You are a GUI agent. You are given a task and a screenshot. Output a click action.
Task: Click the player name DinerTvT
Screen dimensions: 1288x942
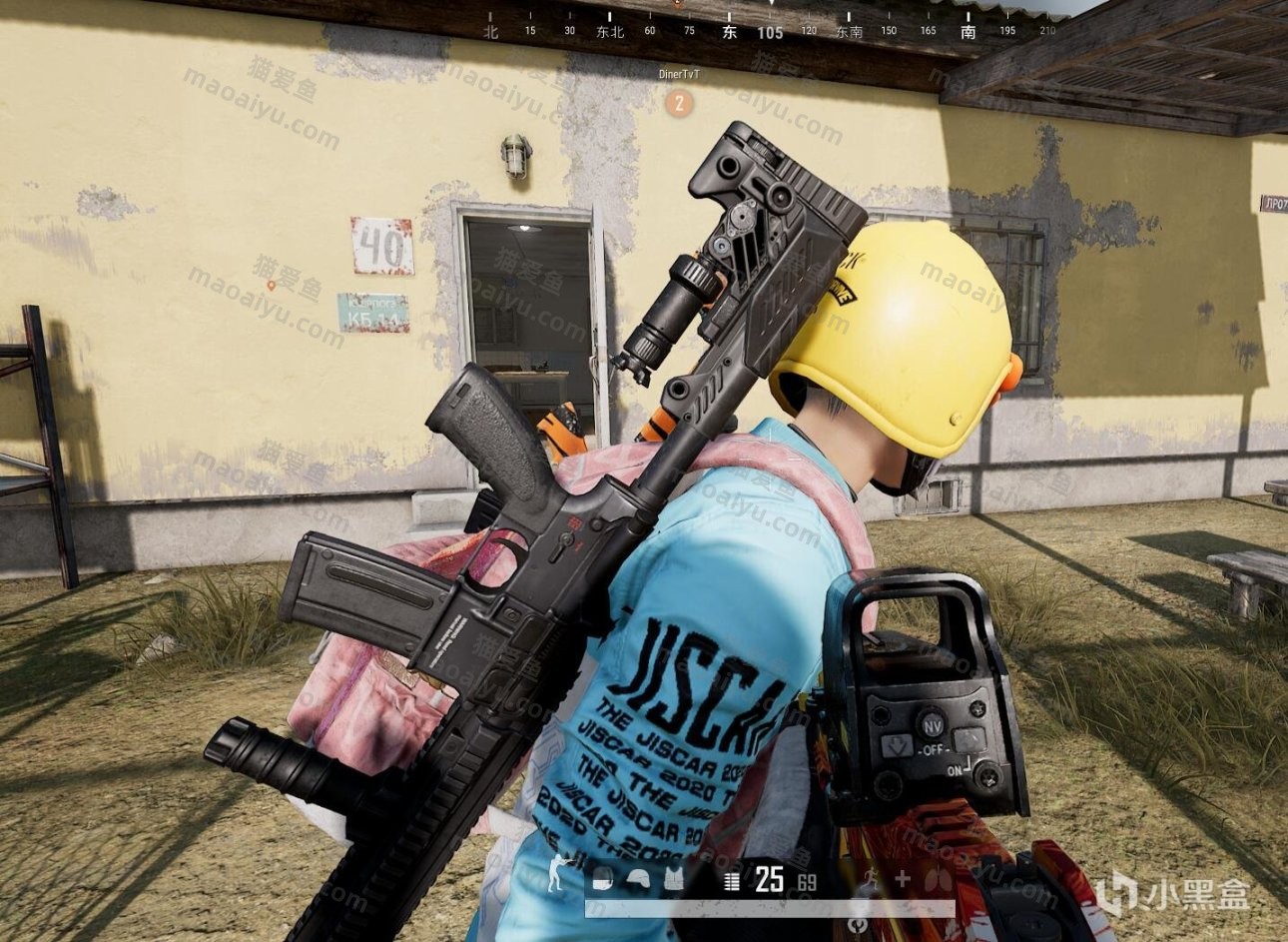(x=682, y=72)
